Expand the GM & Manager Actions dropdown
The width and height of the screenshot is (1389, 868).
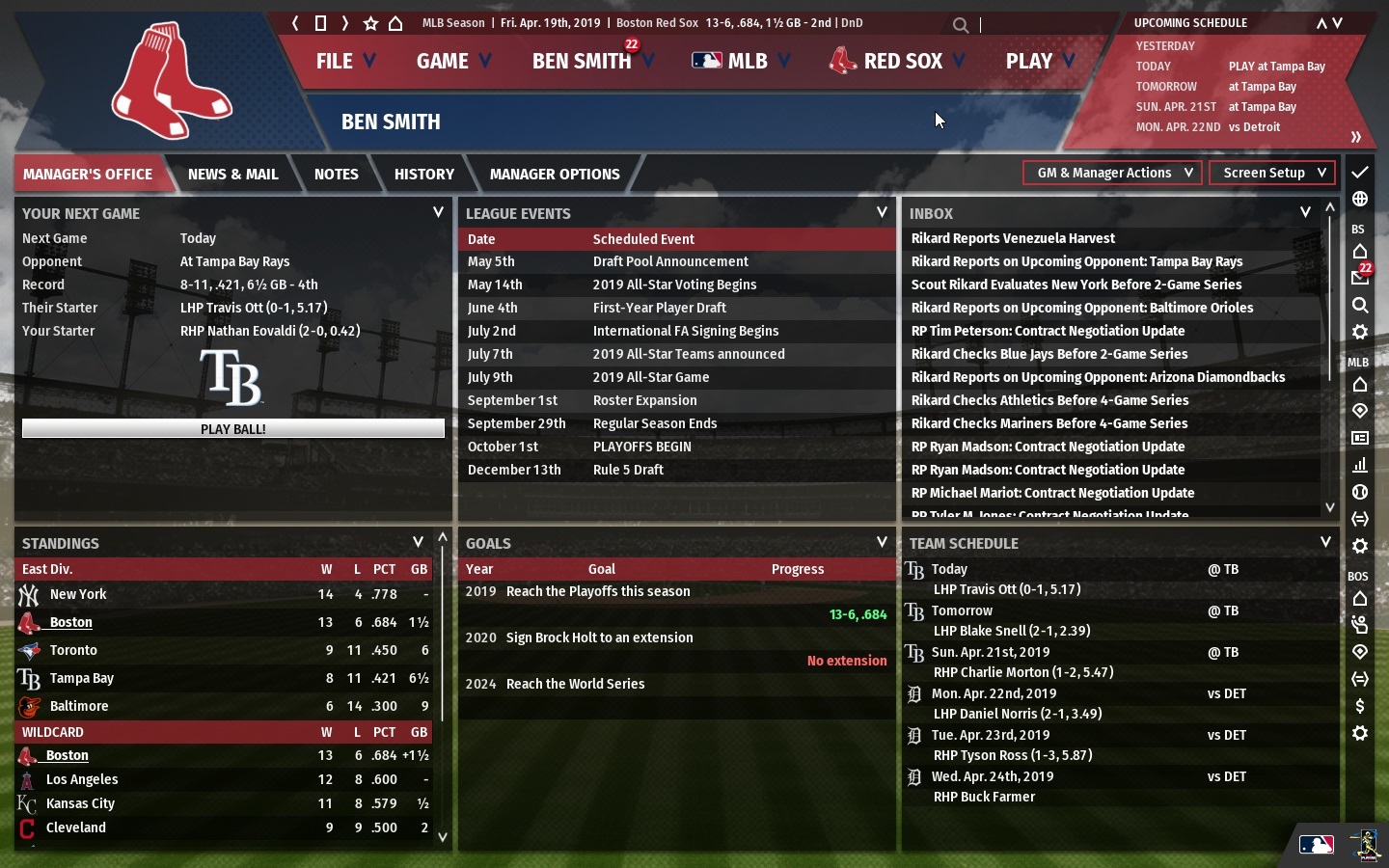click(x=1111, y=173)
